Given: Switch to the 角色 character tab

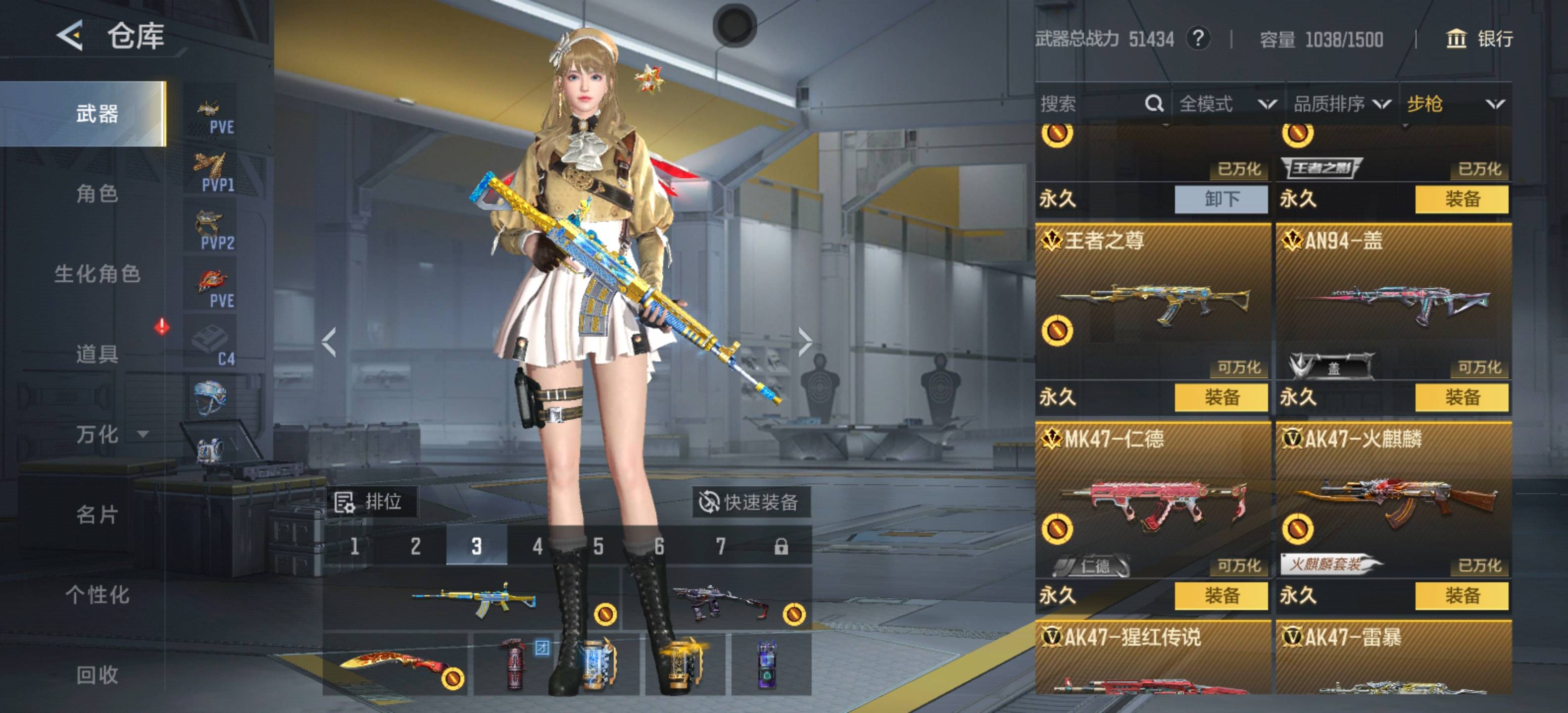Looking at the screenshot, I should click(x=97, y=194).
